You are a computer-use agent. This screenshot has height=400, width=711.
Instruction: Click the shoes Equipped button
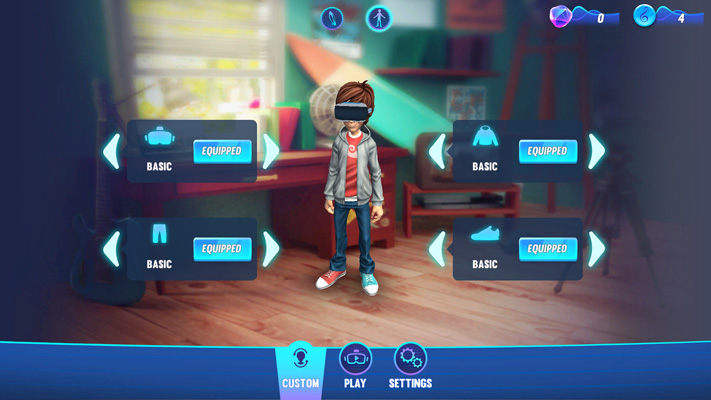(x=548, y=249)
